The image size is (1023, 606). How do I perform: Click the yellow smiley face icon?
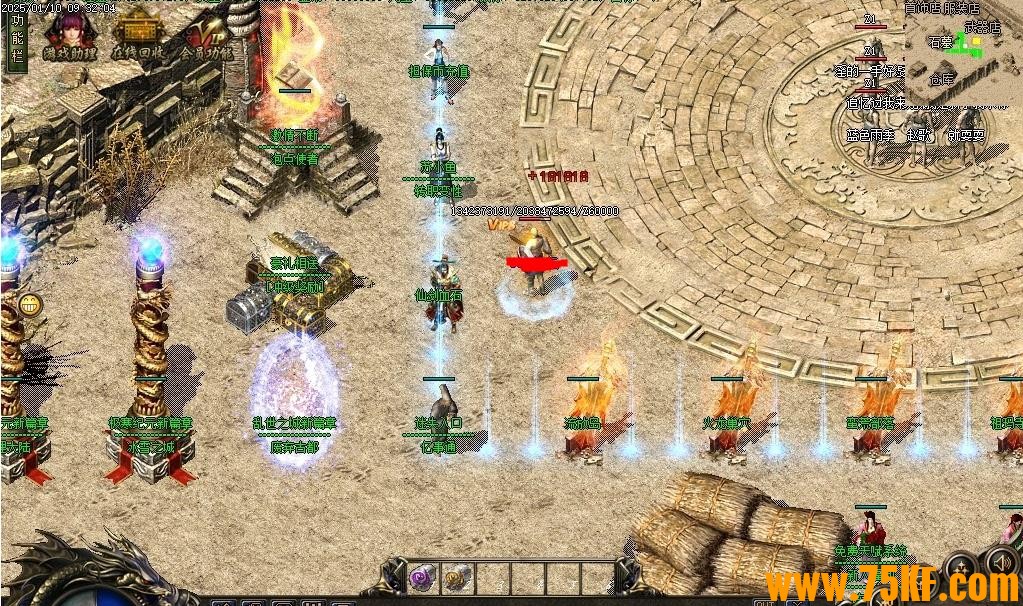point(31,305)
